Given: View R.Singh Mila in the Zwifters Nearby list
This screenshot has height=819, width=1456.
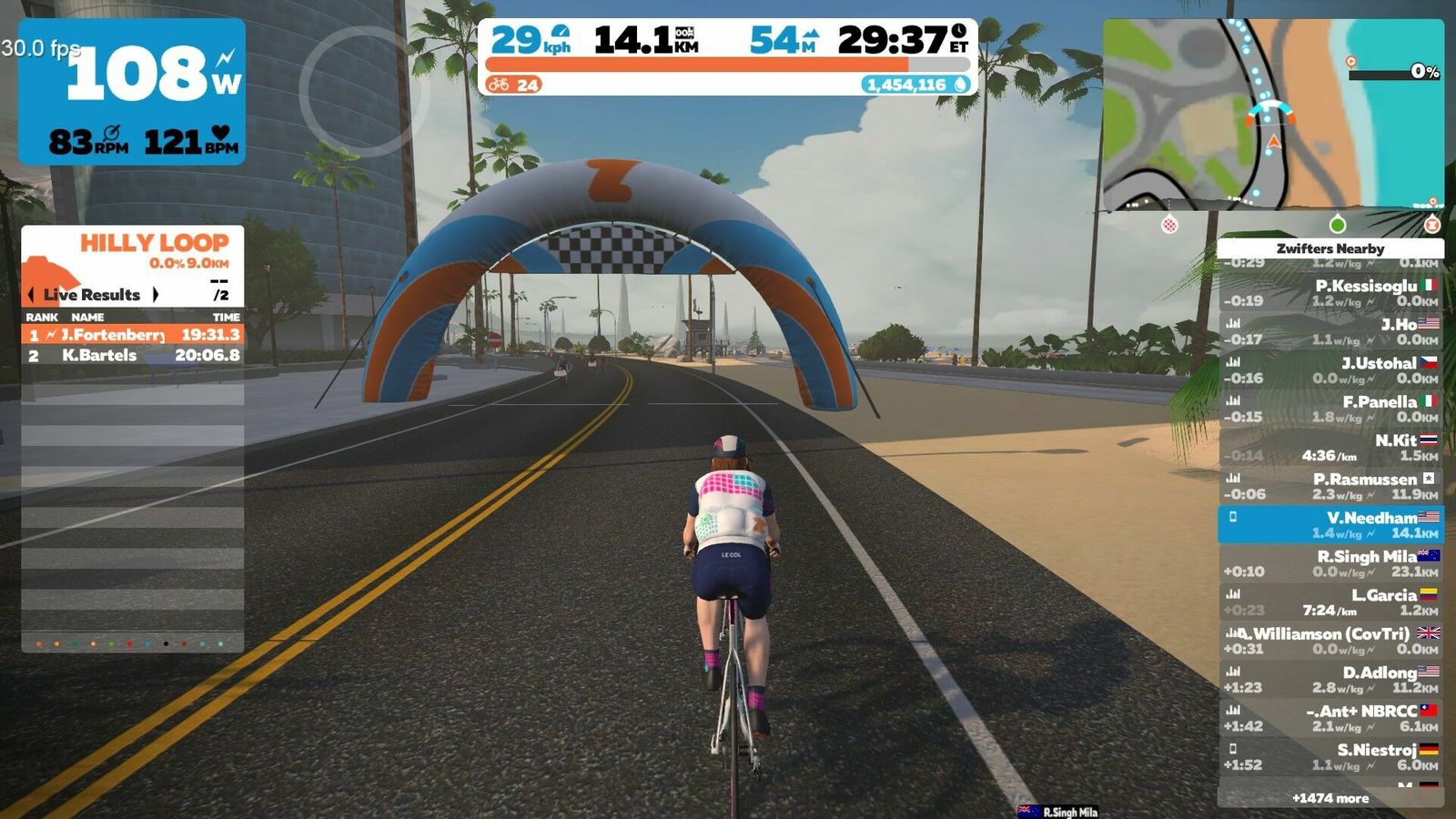Looking at the screenshot, I should pos(1330,563).
